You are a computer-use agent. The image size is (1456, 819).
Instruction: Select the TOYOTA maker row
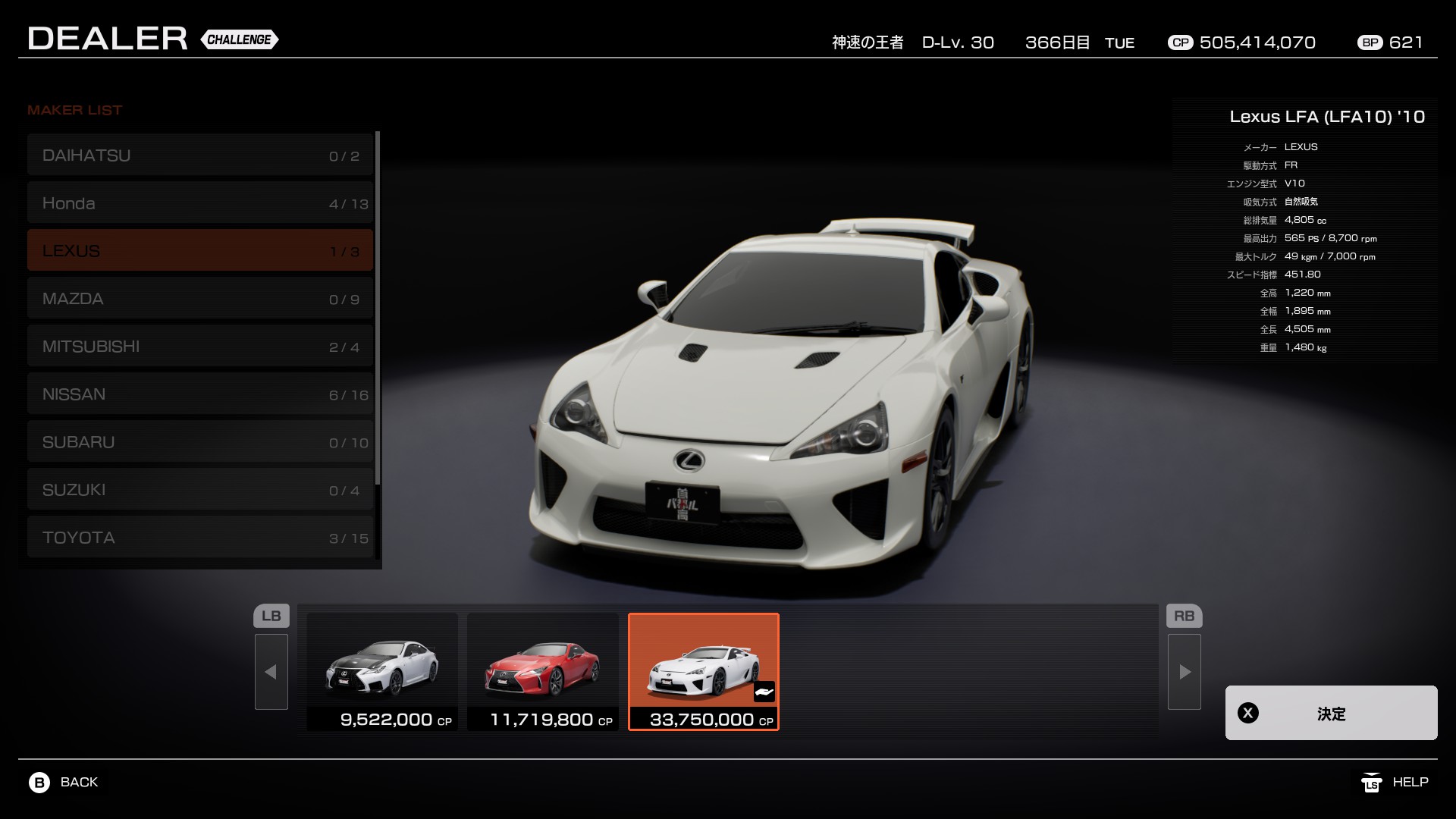(200, 538)
